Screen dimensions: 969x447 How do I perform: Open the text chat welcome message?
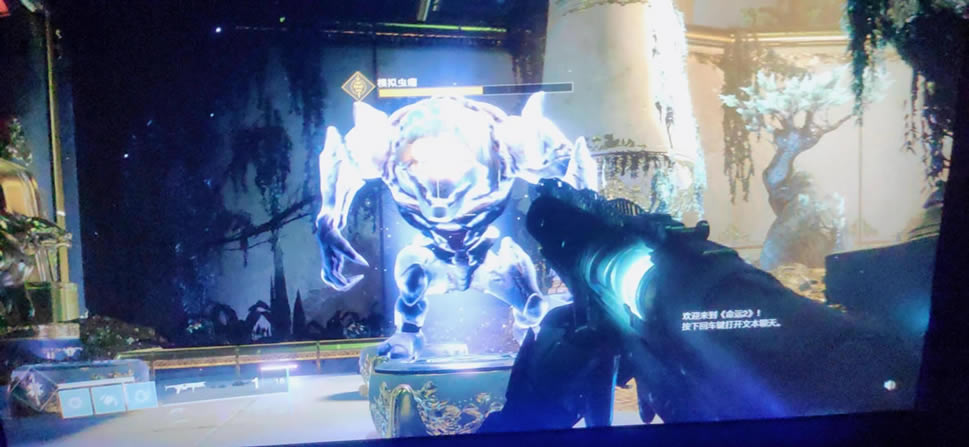[728, 318]
